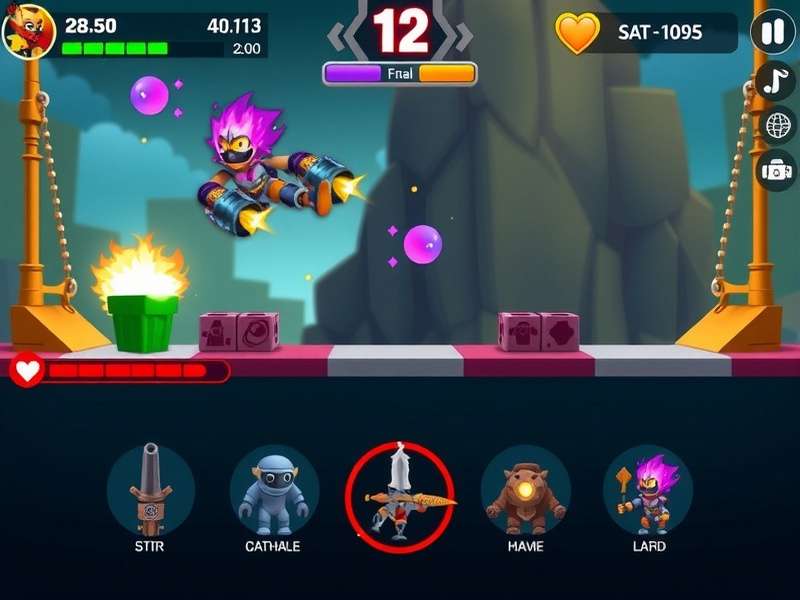
Task: Take a screenshot with the camera icon
Action: click(776, 170)
